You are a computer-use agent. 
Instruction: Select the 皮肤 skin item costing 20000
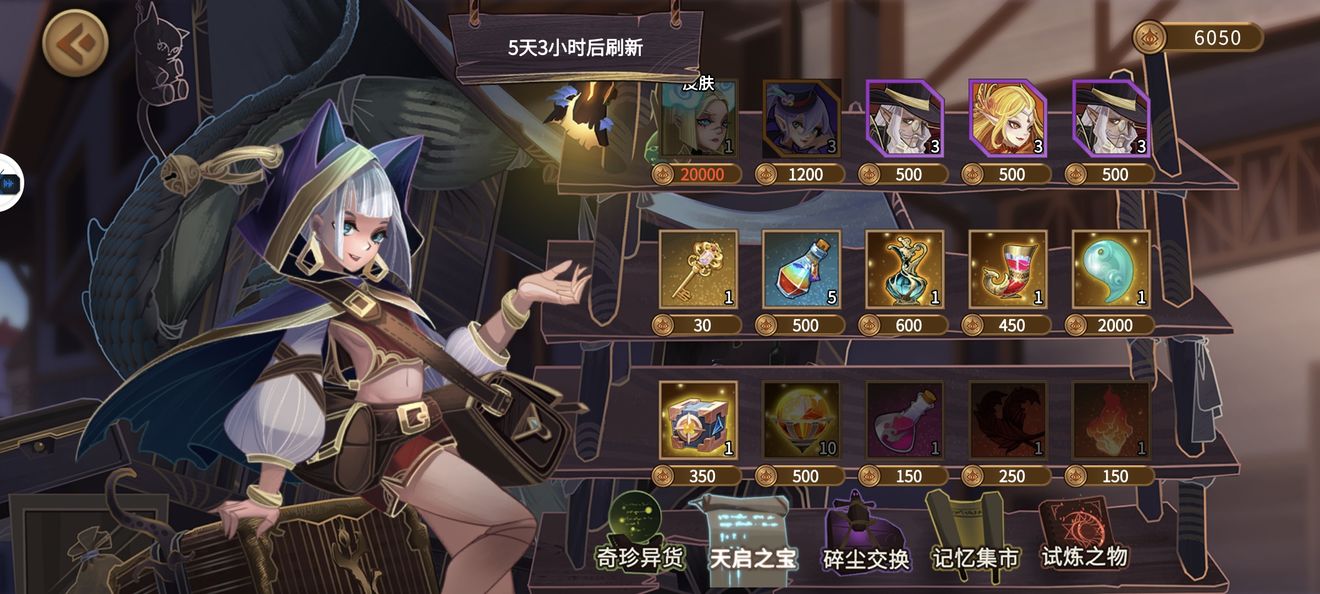(x=698, y=120)
